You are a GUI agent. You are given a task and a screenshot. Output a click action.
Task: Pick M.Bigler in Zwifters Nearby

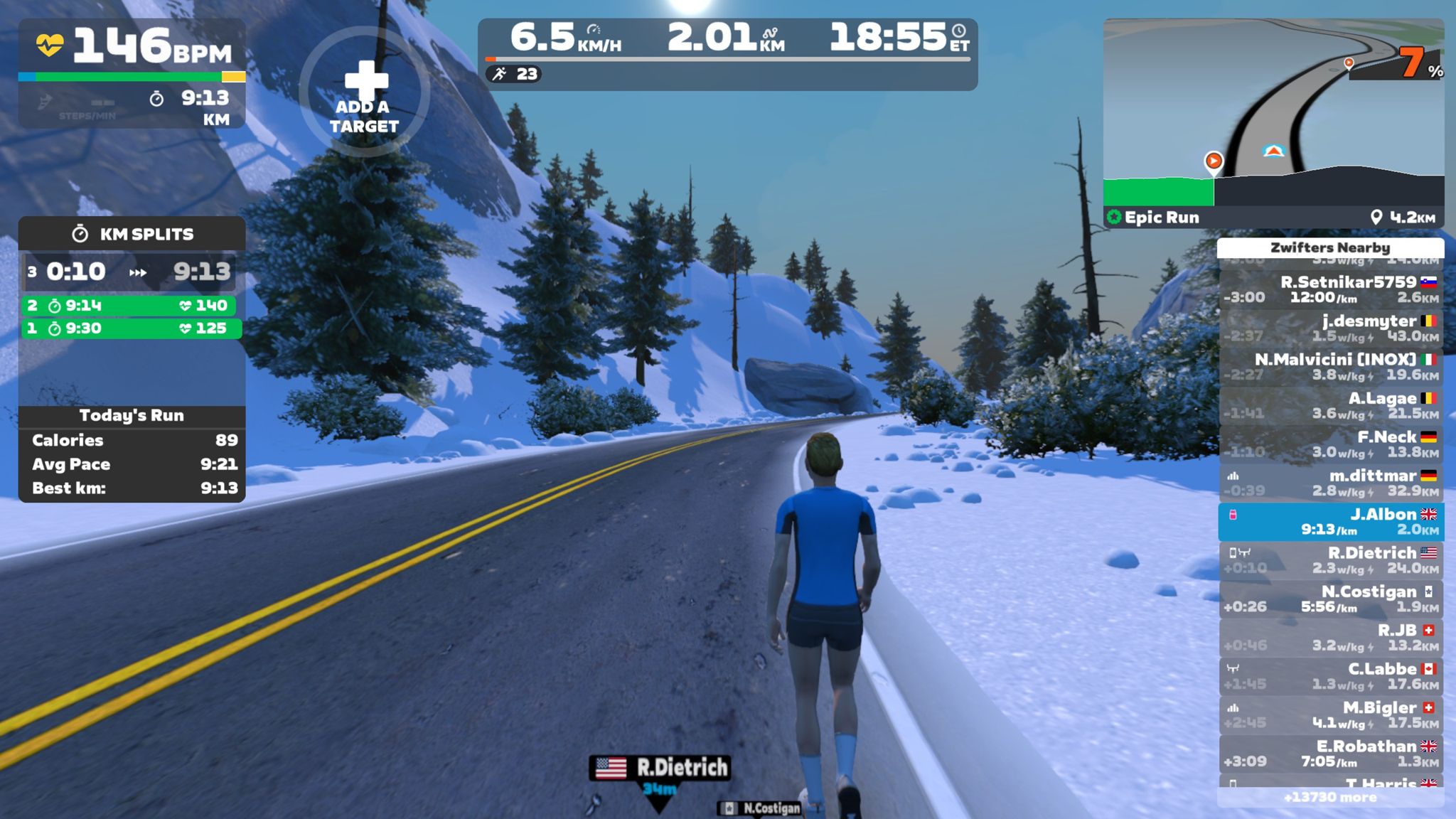(1330, 715)
